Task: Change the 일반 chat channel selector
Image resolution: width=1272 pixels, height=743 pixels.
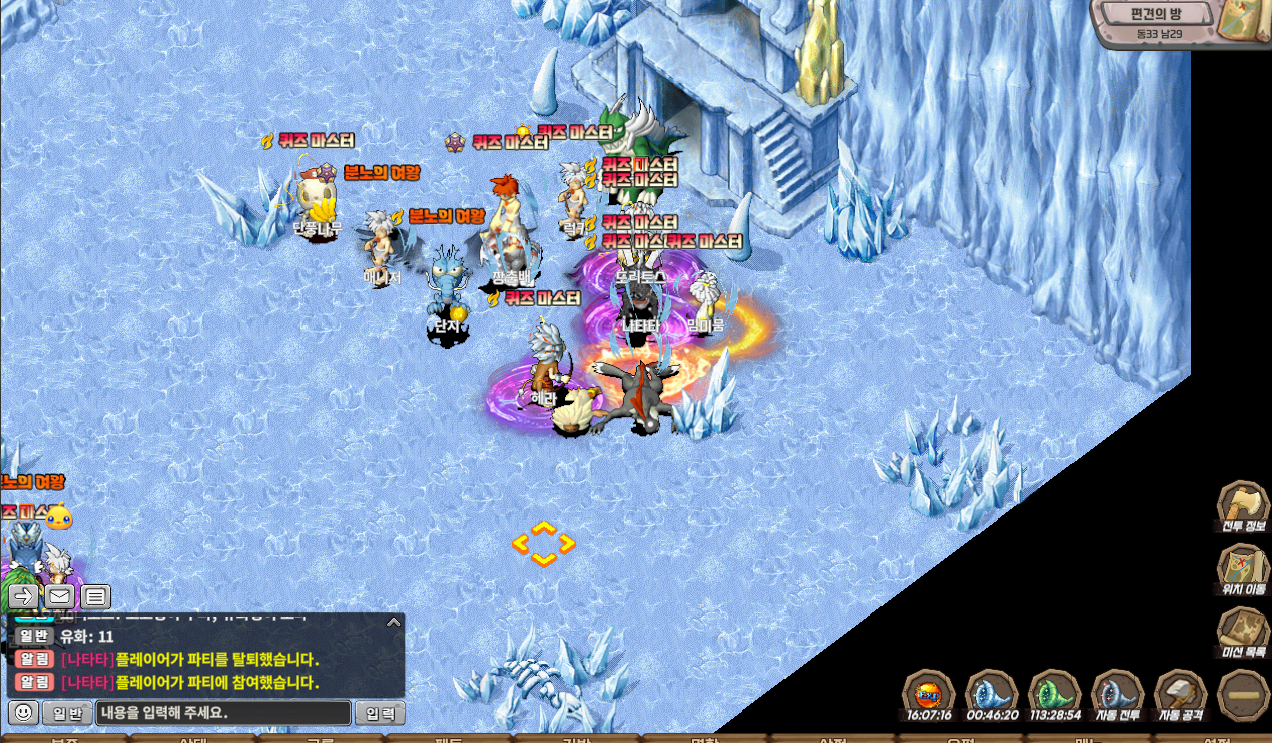Action: coord(67,713)
